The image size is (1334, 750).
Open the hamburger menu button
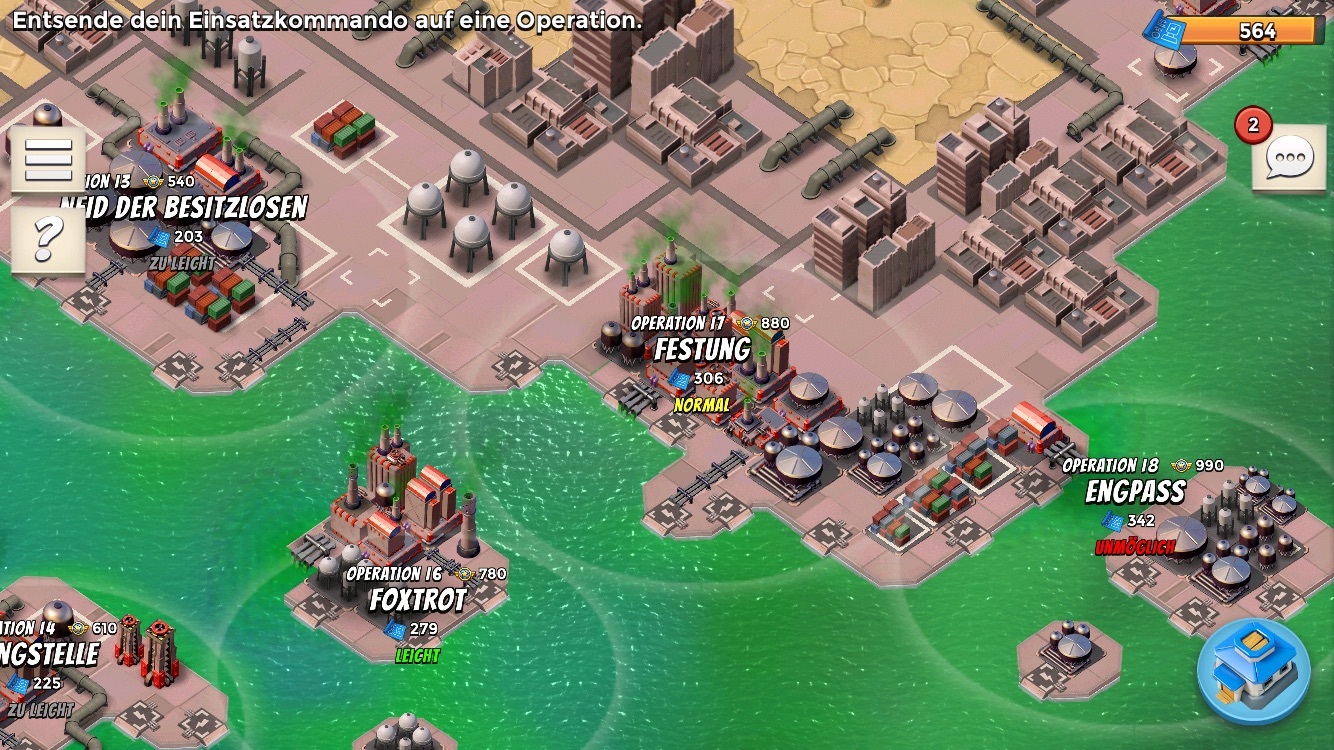point(47,158)
